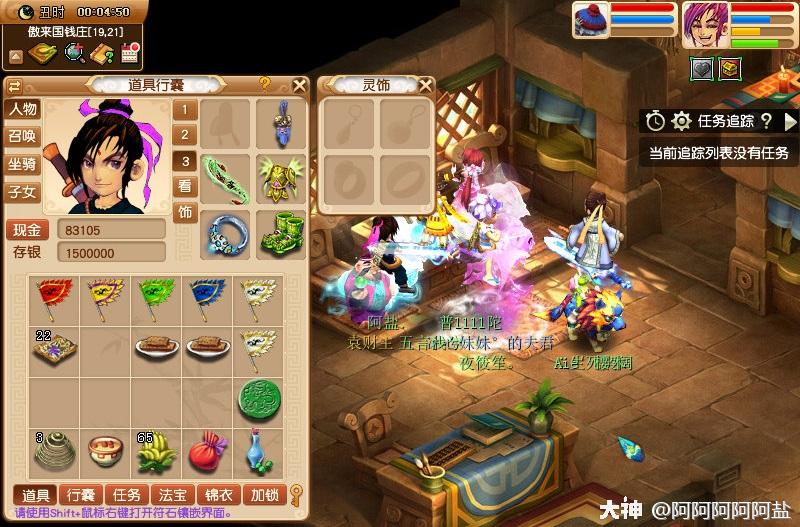
Task: Click the treasure chest HUD icon
Action: pyautogui.click(x=732, y=68)
